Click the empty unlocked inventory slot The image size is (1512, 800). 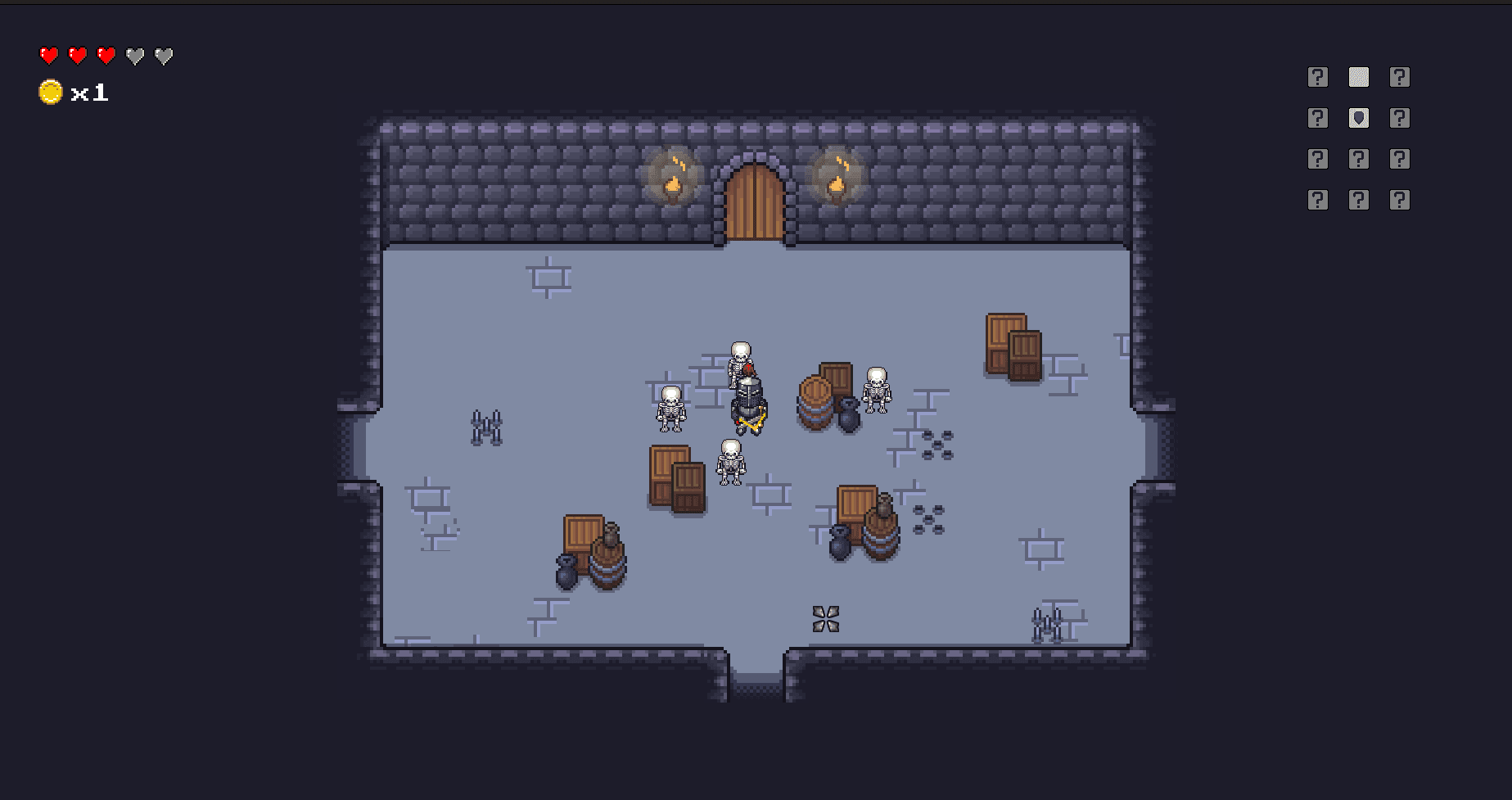tap(1358, 76)
